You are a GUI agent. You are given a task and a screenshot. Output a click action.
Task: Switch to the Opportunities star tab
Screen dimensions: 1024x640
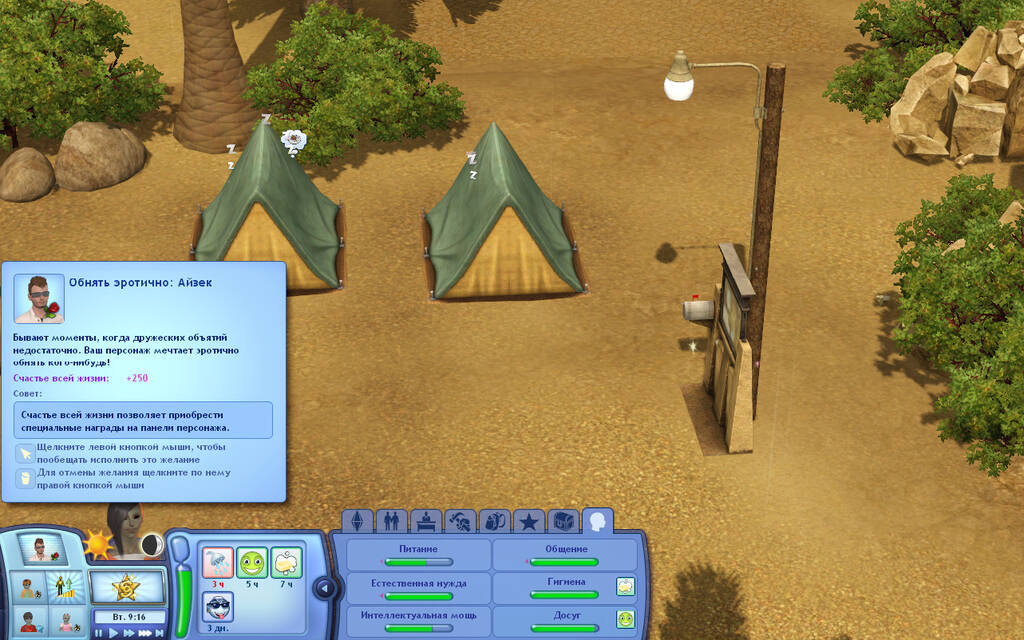[528, 521]
